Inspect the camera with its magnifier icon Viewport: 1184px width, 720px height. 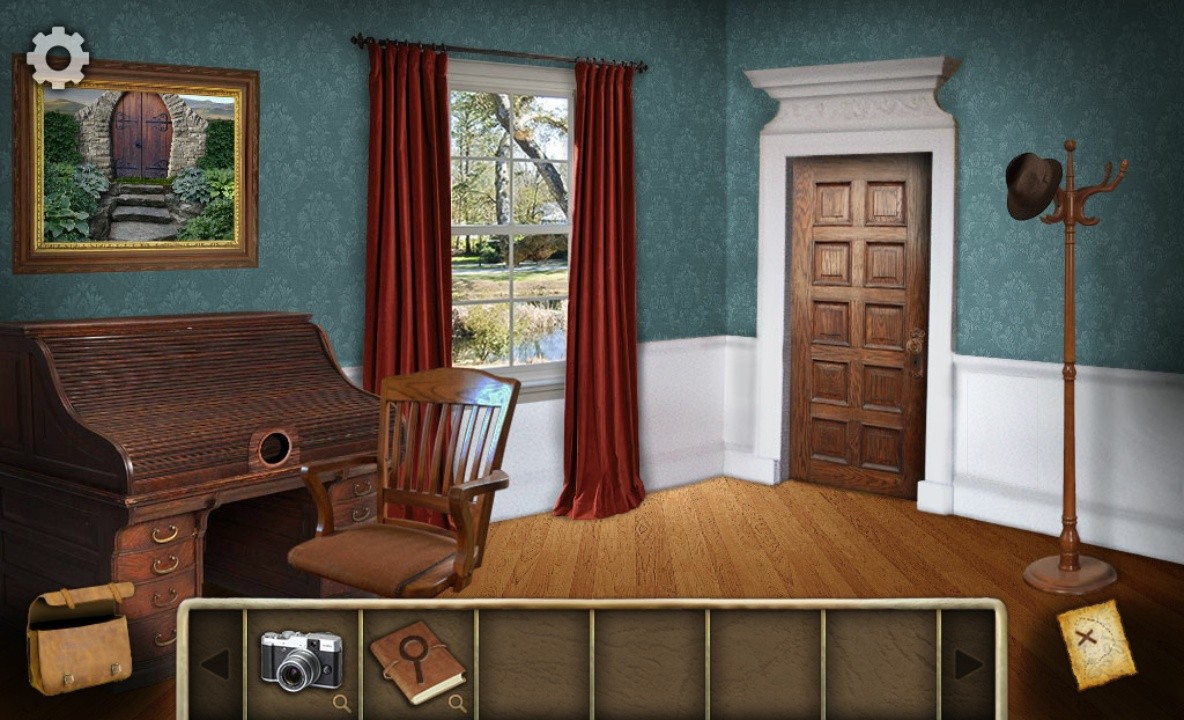click(341, 702)
